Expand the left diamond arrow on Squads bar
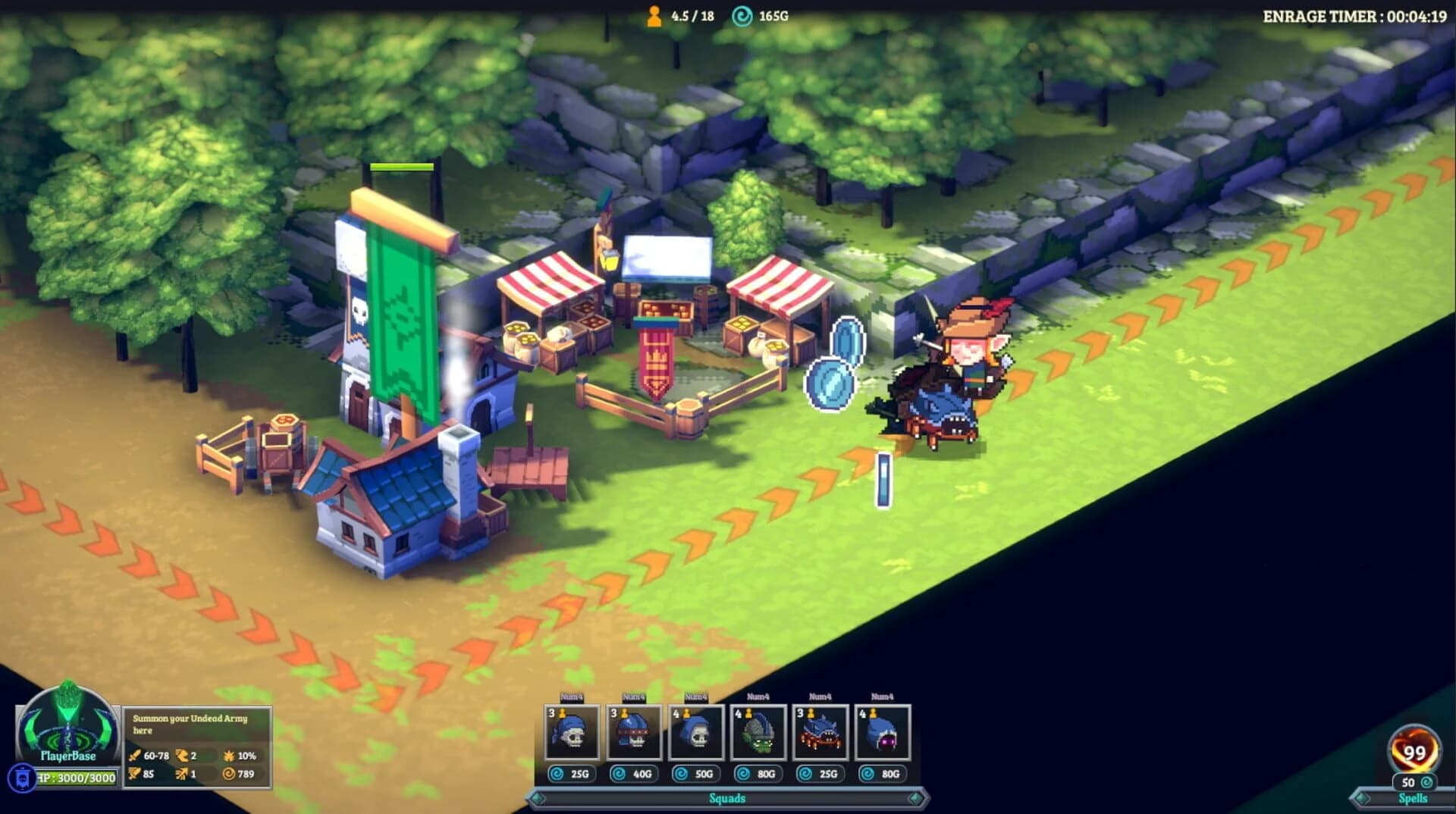Image resolution: width=1456 pixels, height=814 pixels. 540,798
